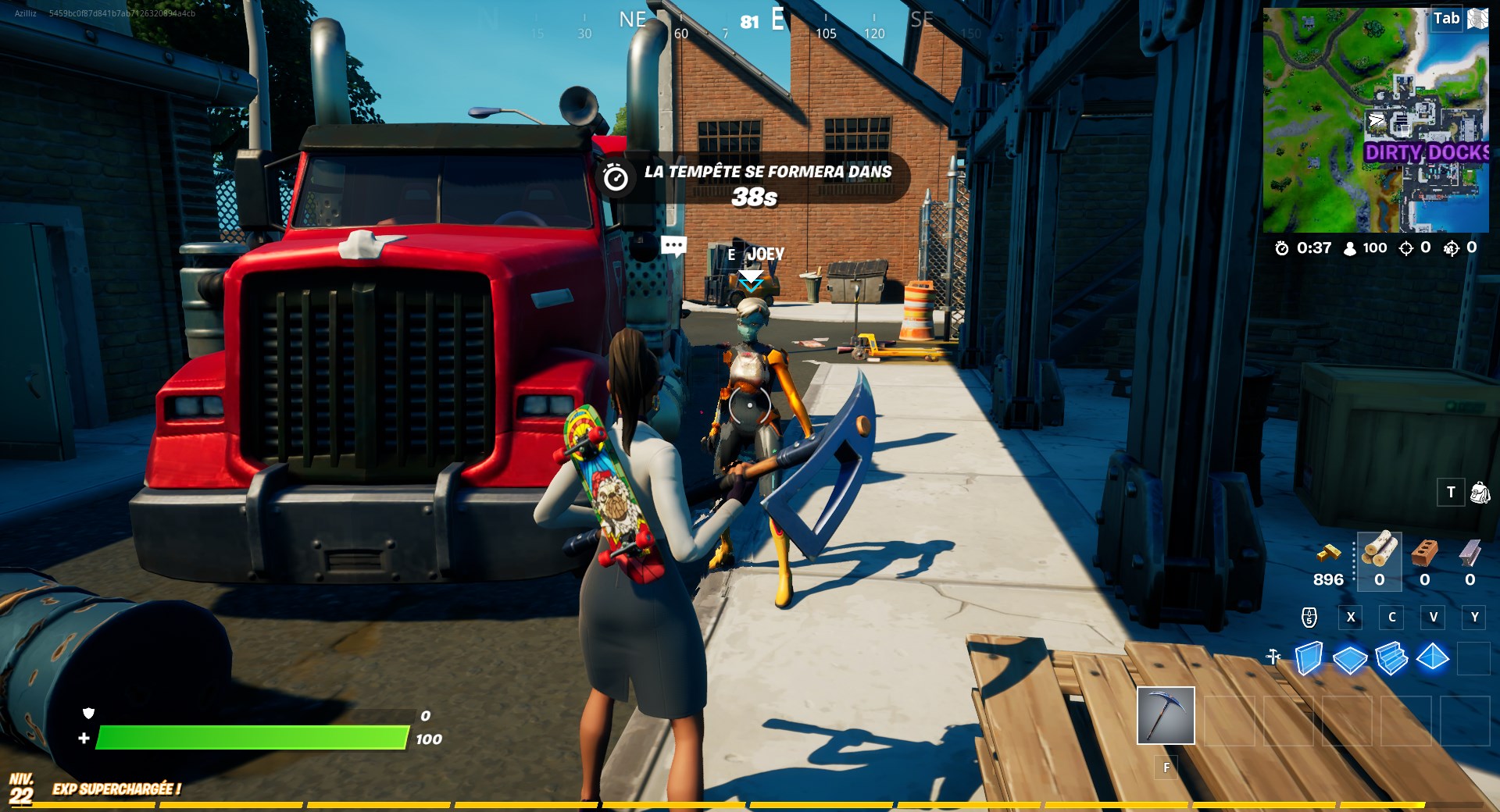The width and height of the screenshot is (1500, 812).
Task: Select the pickaxe in hotbar slot F
Action: [x=1166, y=714]
